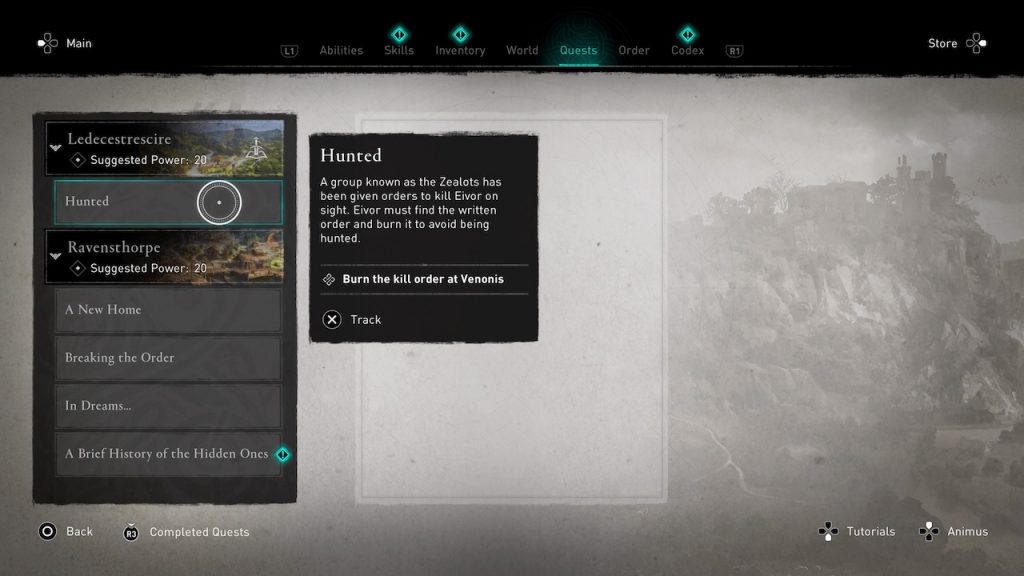This screenshot has width=1024, height=576.
Task: Select the Quests tab
Action: 578,51
